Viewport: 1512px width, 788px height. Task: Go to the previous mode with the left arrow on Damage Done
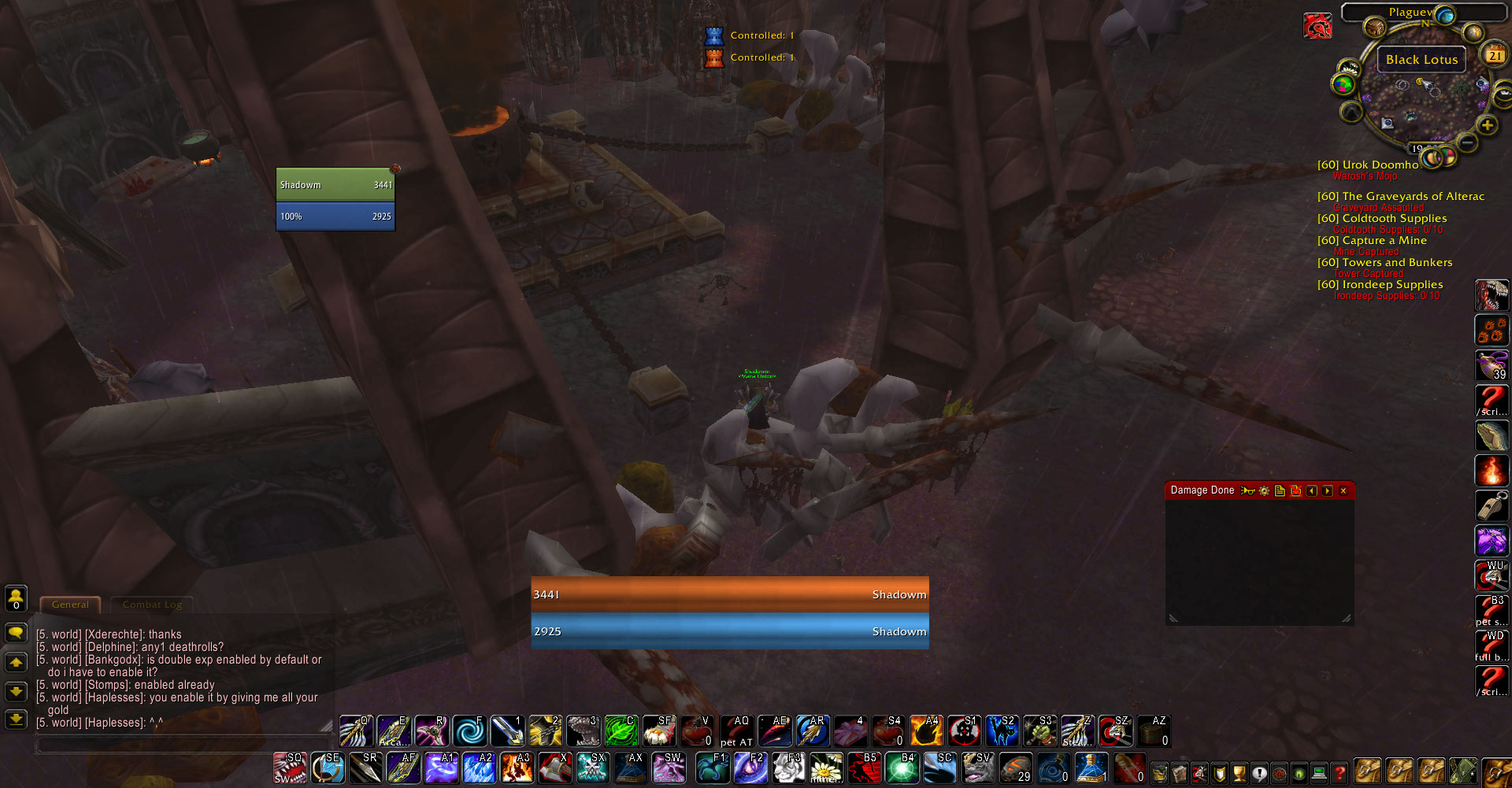(1311, 490)
